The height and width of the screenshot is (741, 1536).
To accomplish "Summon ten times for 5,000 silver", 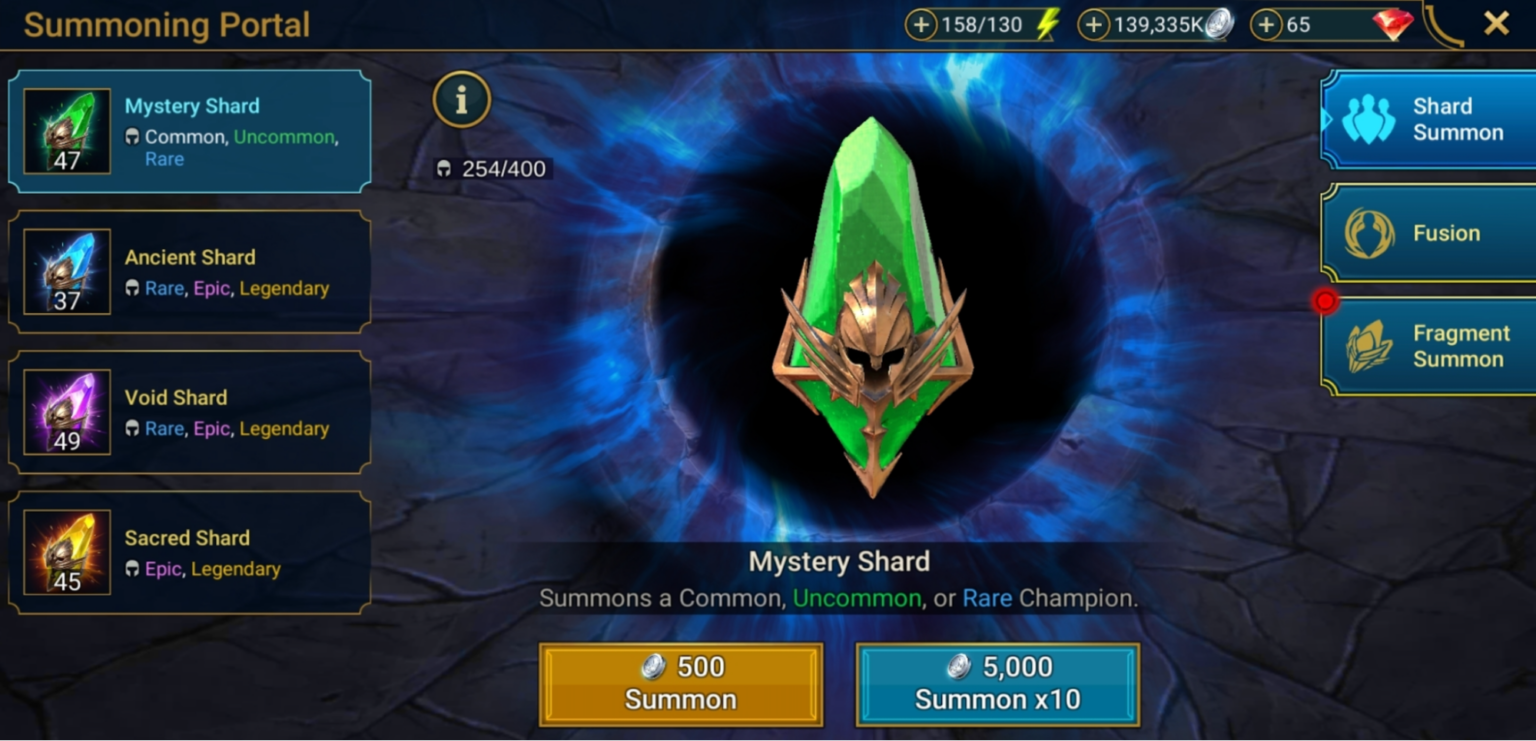I will point(997,684).
